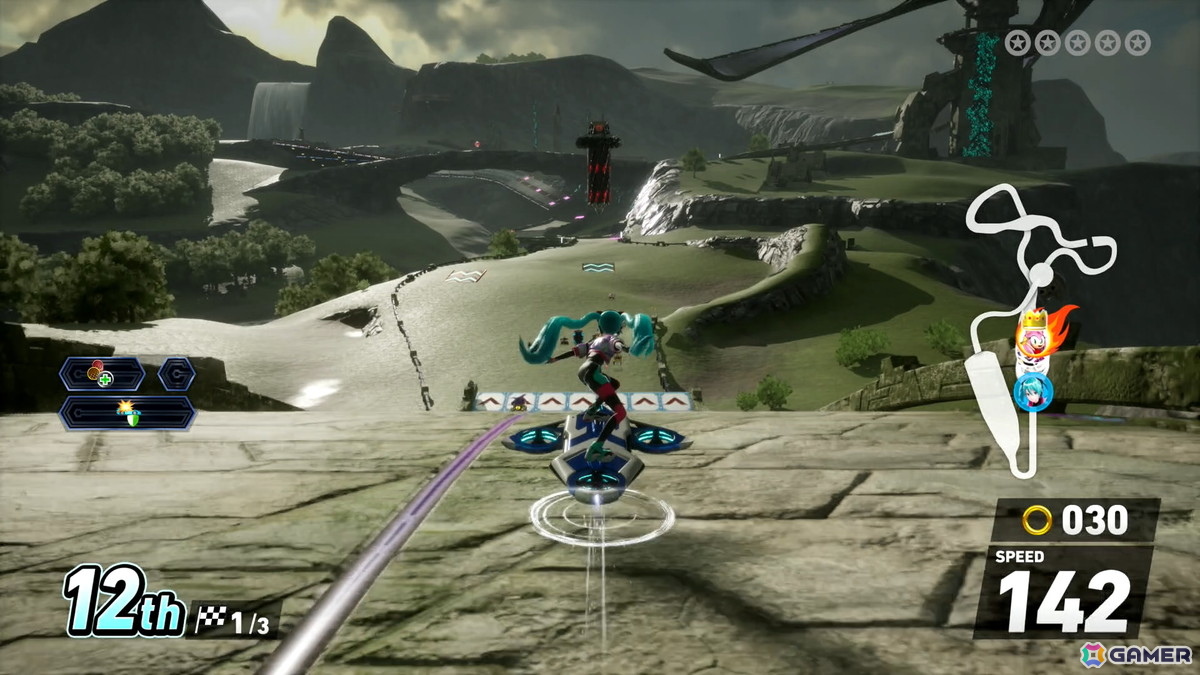
Task: Select the shield burst gadget slot
Action: (127, 412)
